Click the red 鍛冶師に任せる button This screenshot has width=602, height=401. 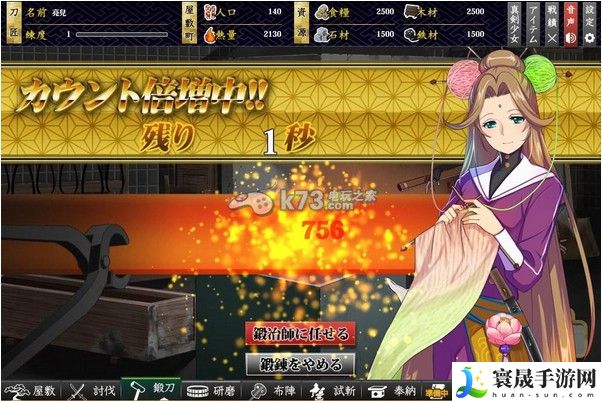pyautogui.click(x=300, y=334)
